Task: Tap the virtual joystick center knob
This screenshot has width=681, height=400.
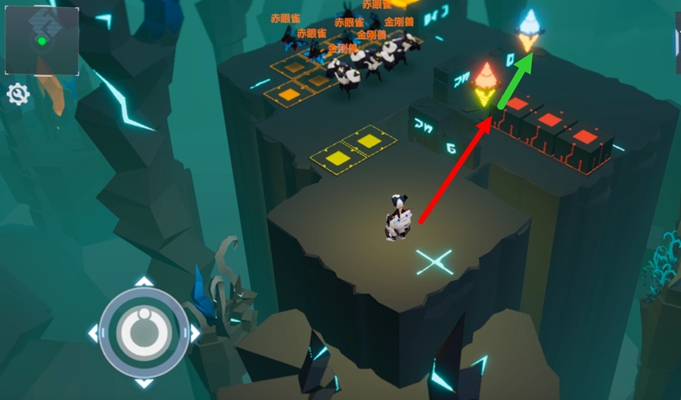Action: 143,331
